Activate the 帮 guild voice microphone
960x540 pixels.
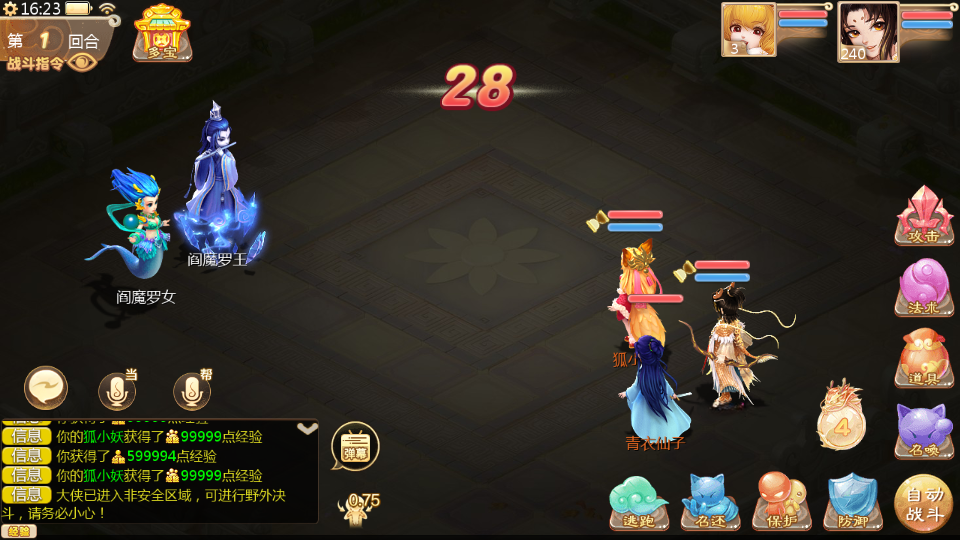pyautogui.click(x=192, y=391)
